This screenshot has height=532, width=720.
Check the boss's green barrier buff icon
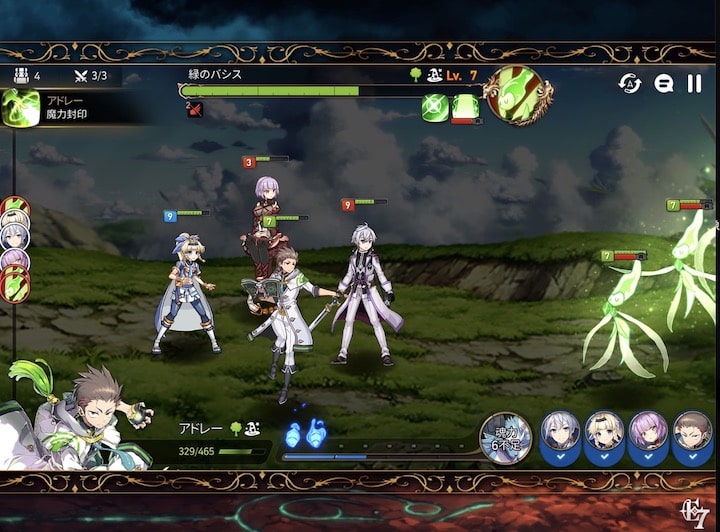point(465,108)
